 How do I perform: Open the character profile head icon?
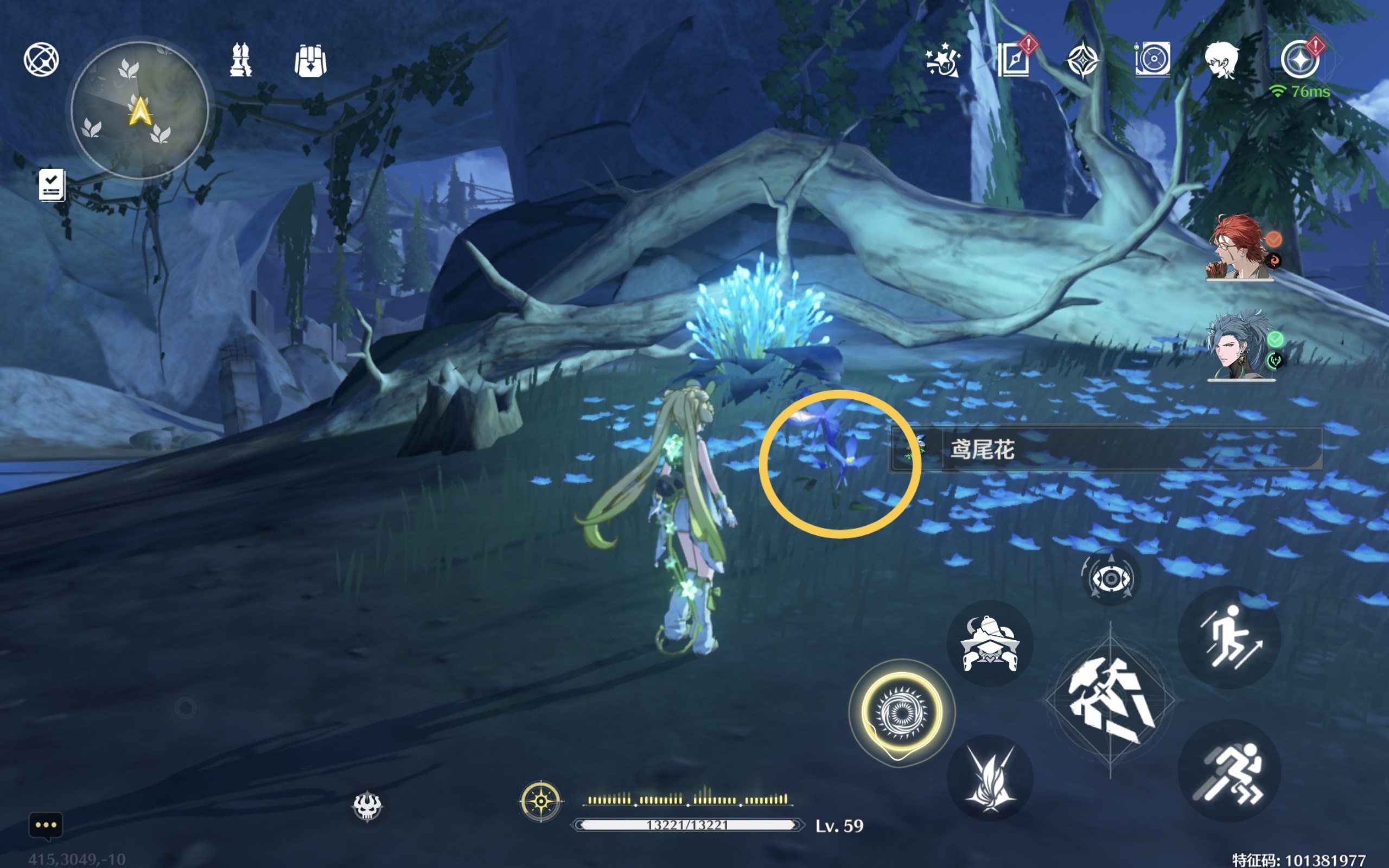click(1221, 60)
